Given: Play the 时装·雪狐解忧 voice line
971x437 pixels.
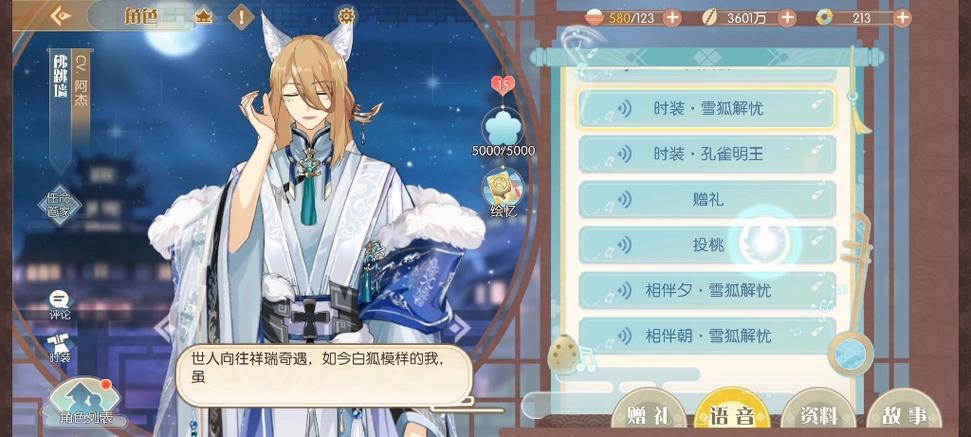Looking at the screenshot, I should point(706,108).
